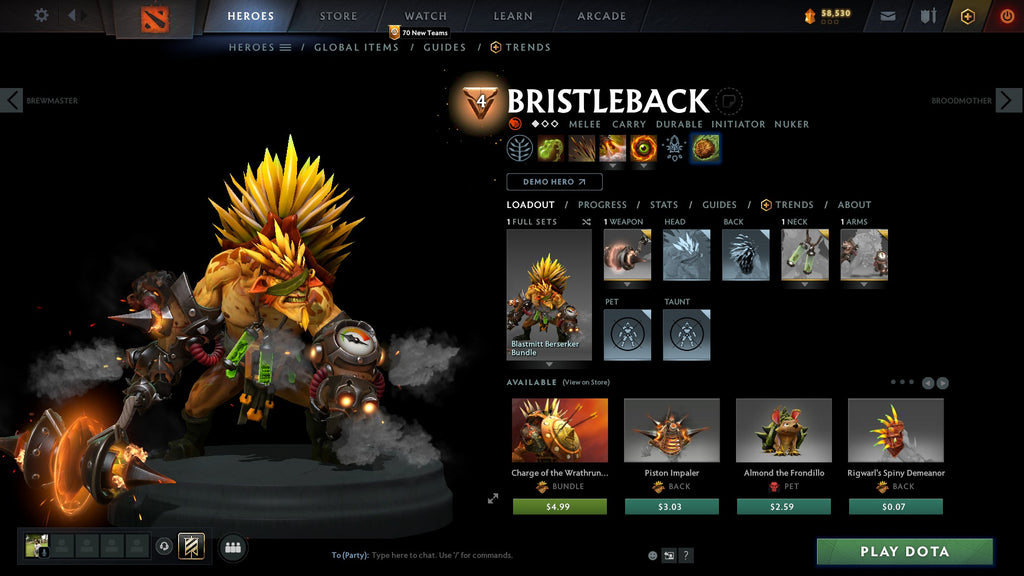Open Global Items submenu
The height and width of the screenshot is (576, 1024).
pyautogui.click(x=356, y=47)
